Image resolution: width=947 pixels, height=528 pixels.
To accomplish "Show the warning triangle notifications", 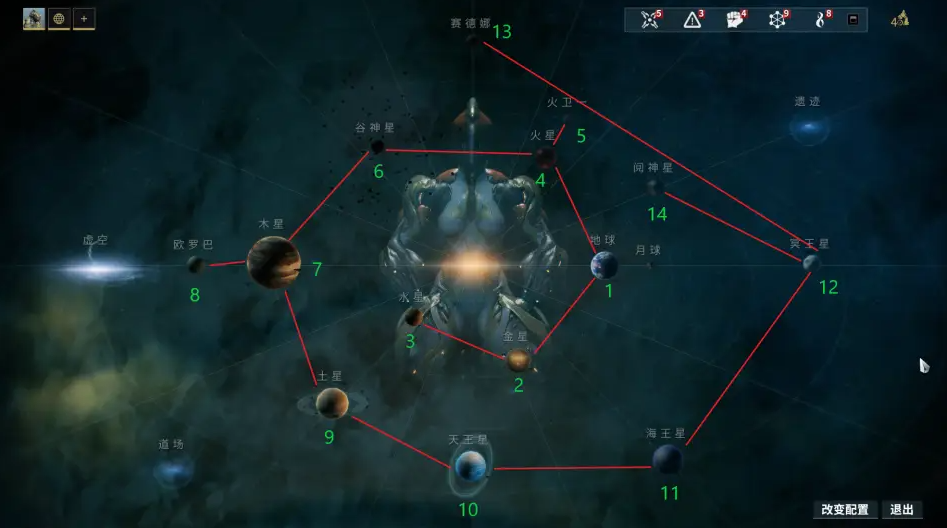I will [x=693, y=20].
